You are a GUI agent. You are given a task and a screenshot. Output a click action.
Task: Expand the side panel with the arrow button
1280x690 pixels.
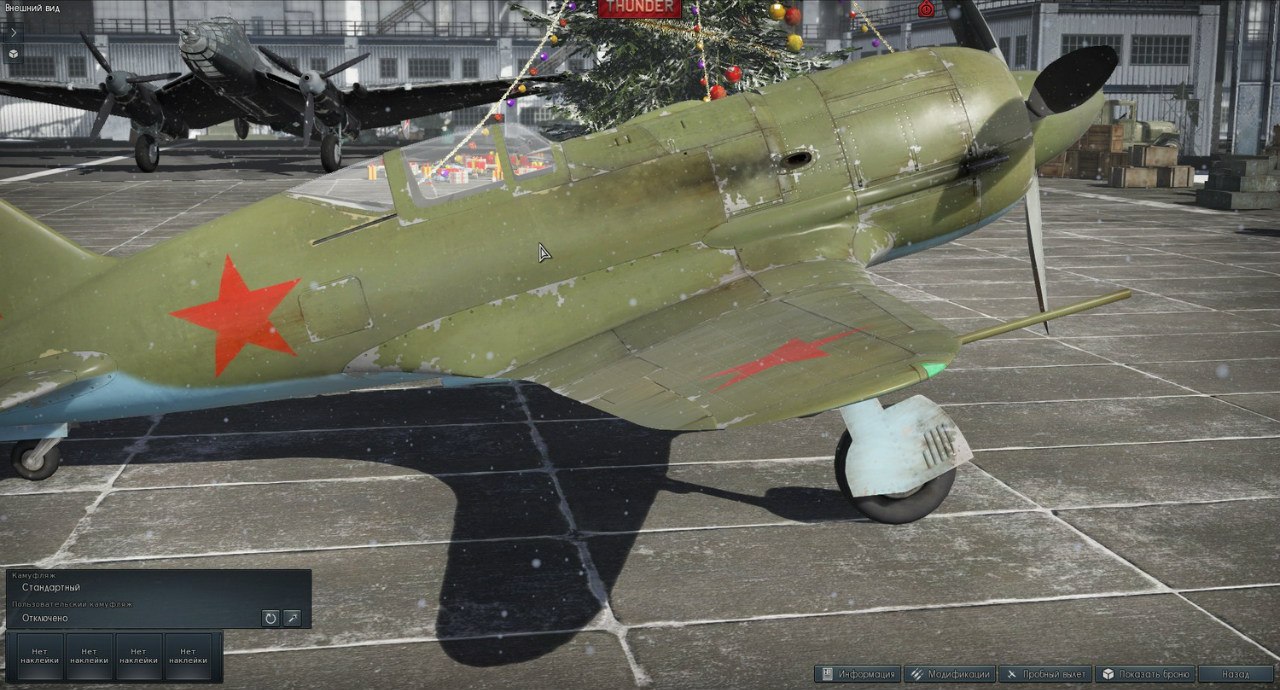(x=13, y=31)
